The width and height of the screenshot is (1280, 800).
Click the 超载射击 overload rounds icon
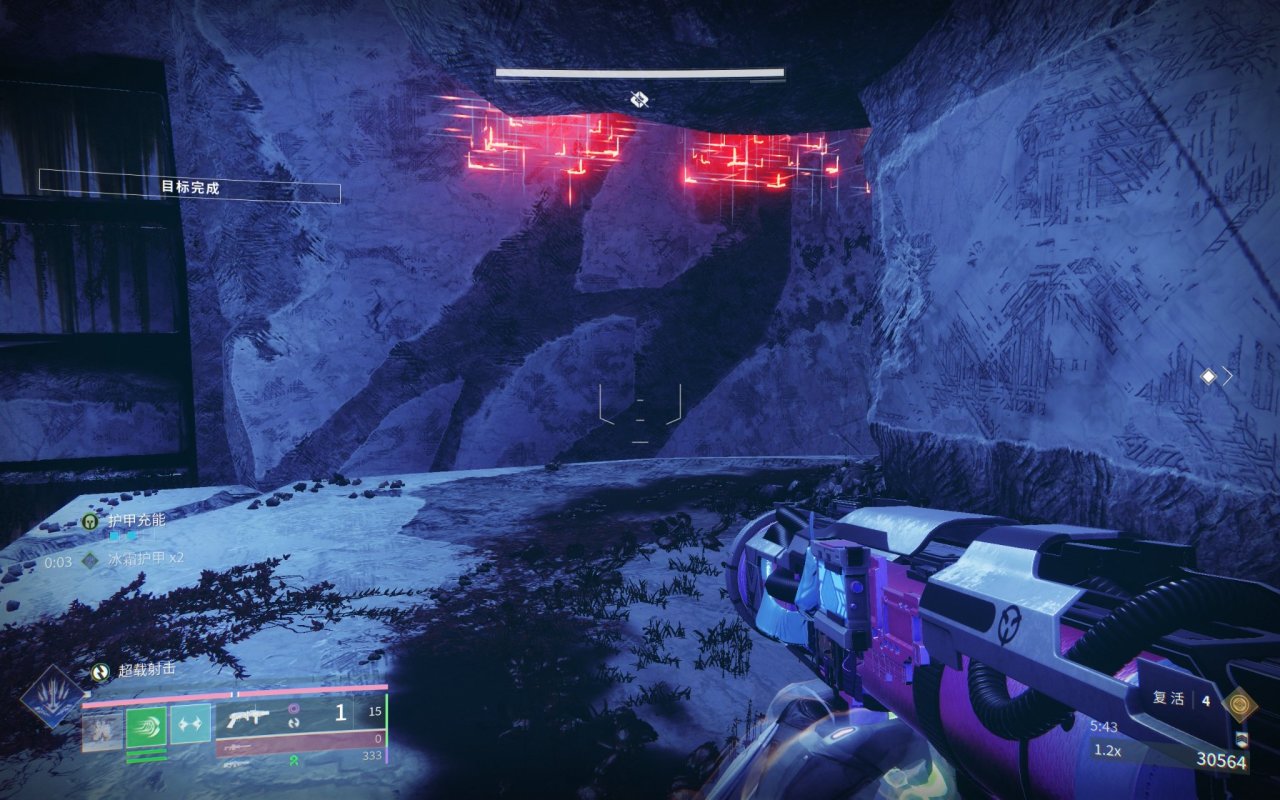pyautogui.click(x=100, y=673)
